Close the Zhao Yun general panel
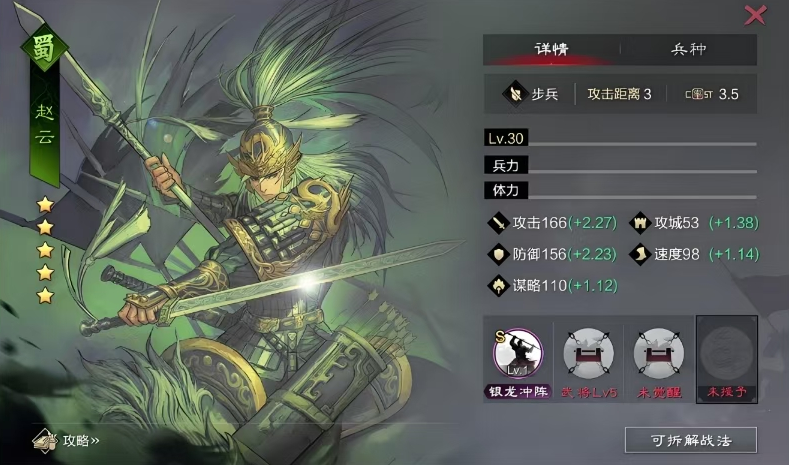 [x=755, y=14]
